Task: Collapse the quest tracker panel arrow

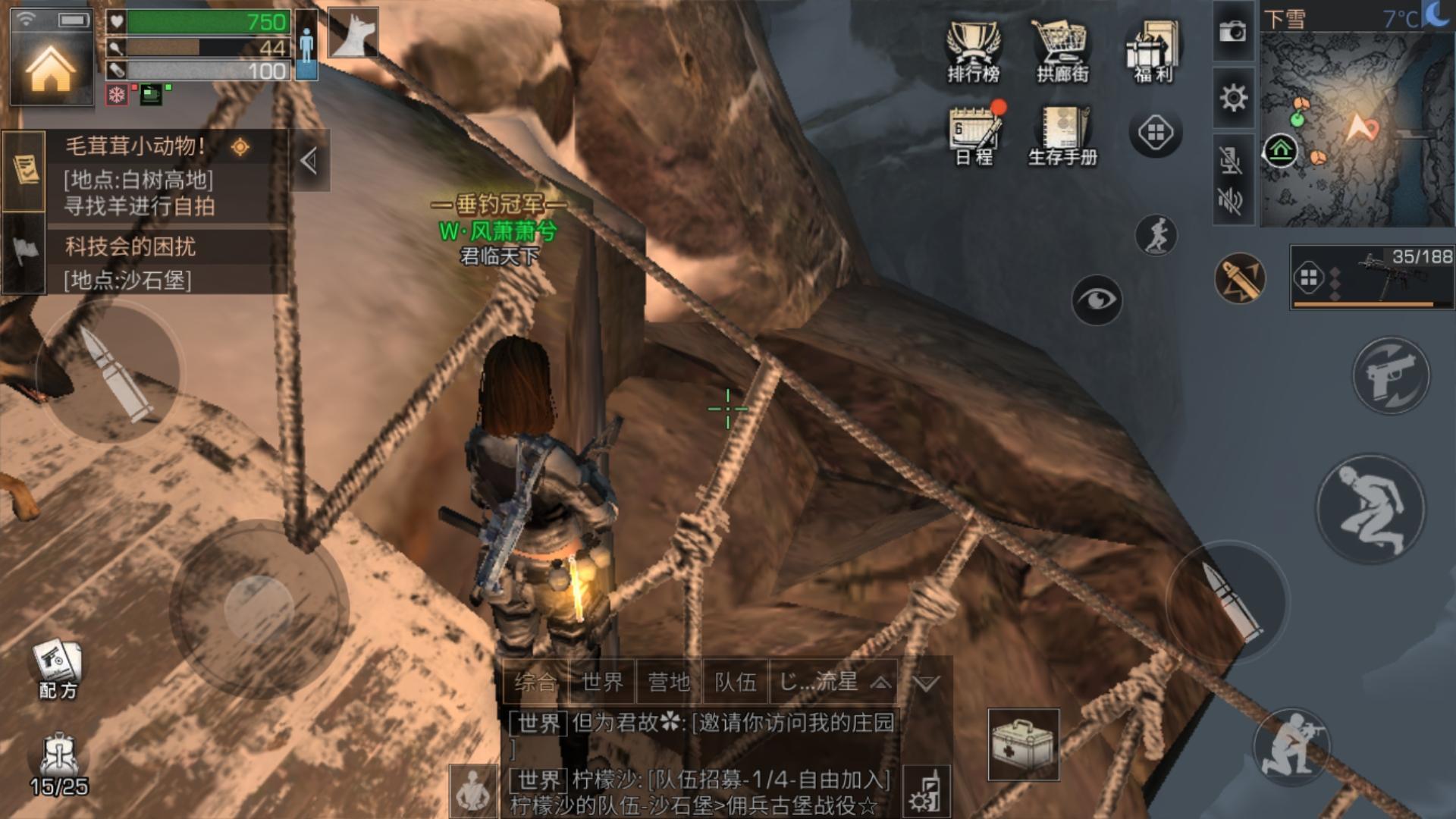Action: pyautogui.click(x=309, y=161)
